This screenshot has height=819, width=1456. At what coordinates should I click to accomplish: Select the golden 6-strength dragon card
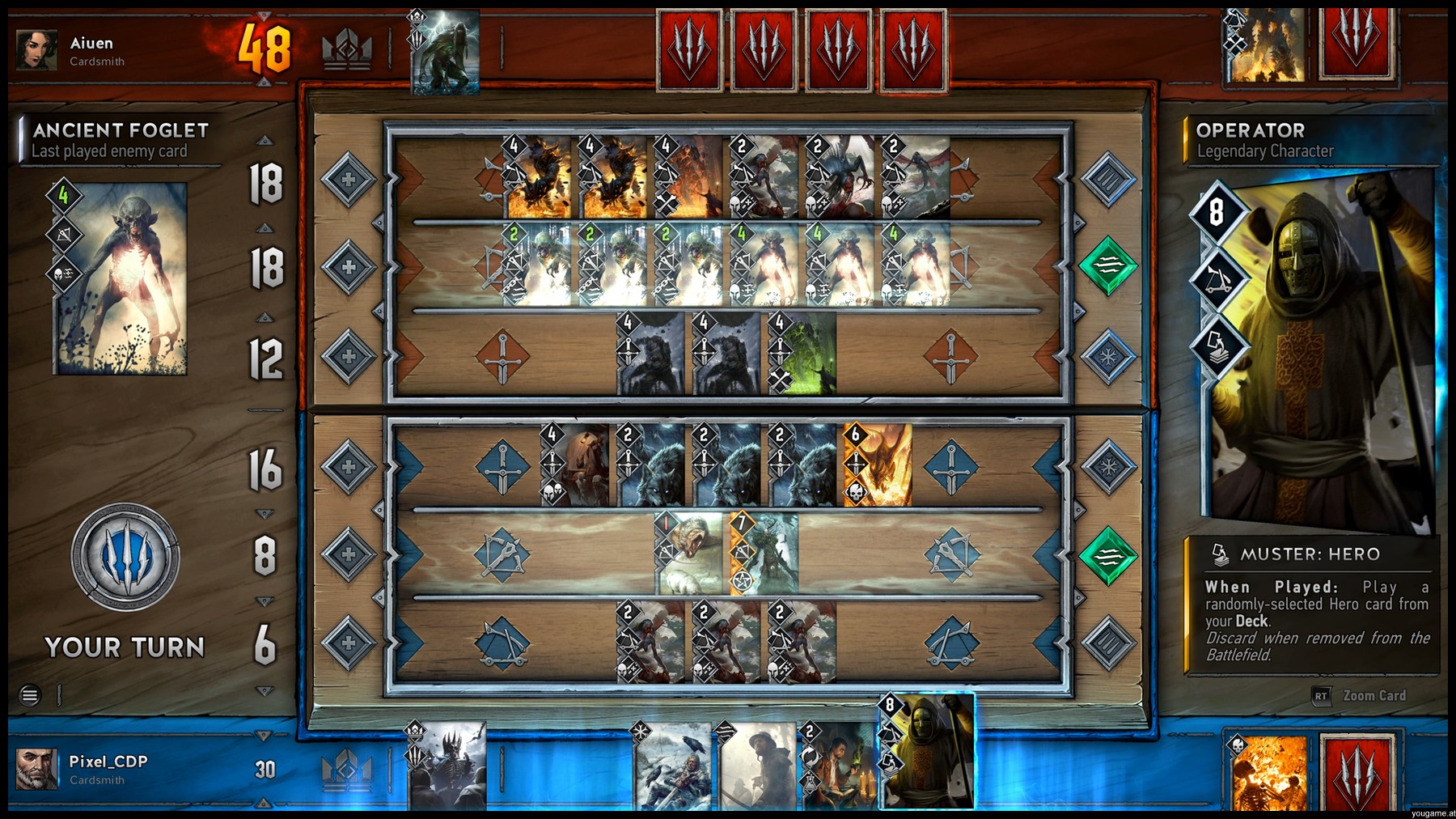click(878, 465)
